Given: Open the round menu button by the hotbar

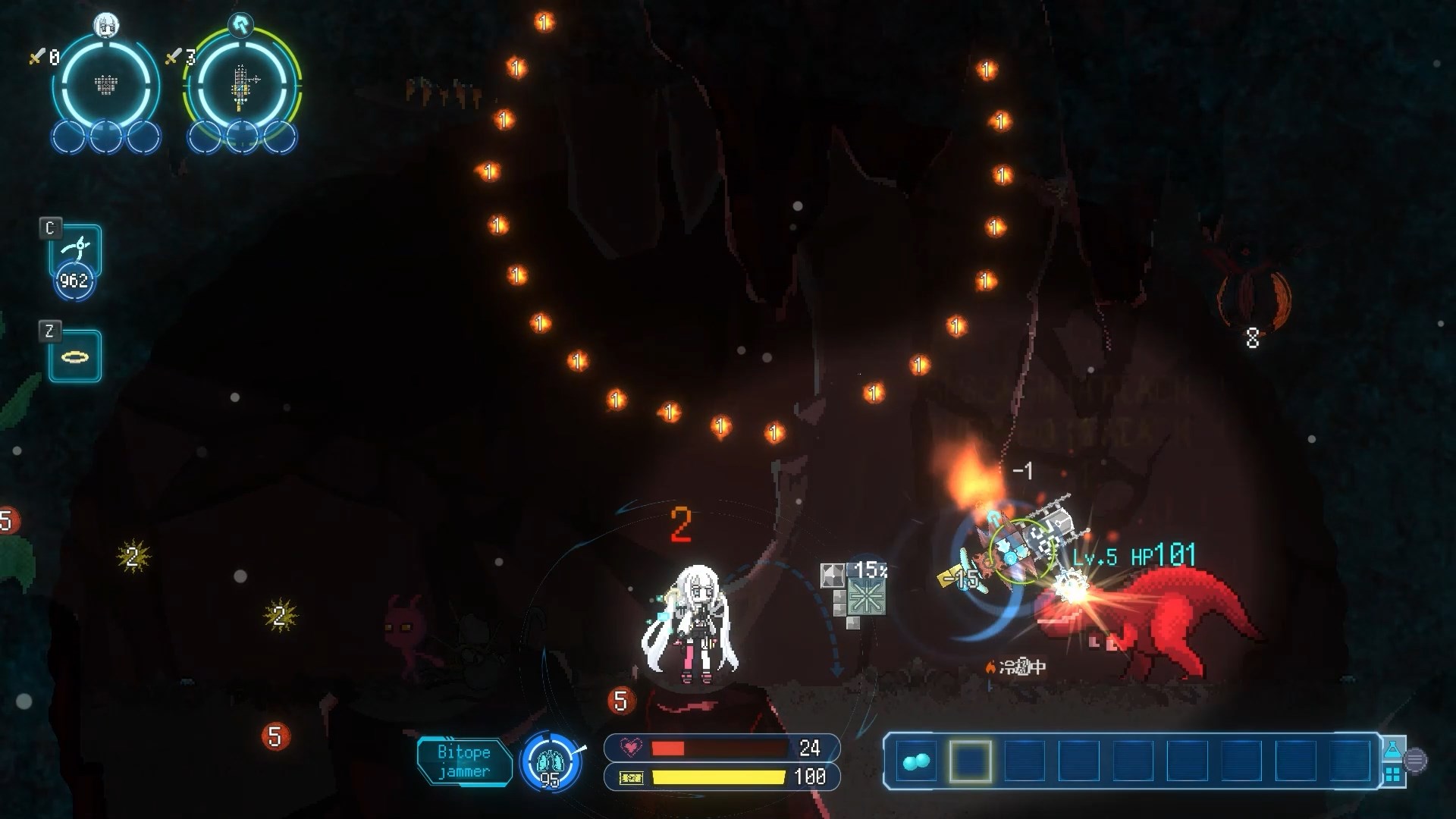Looking at the screenshot, I should (1415, 761).
